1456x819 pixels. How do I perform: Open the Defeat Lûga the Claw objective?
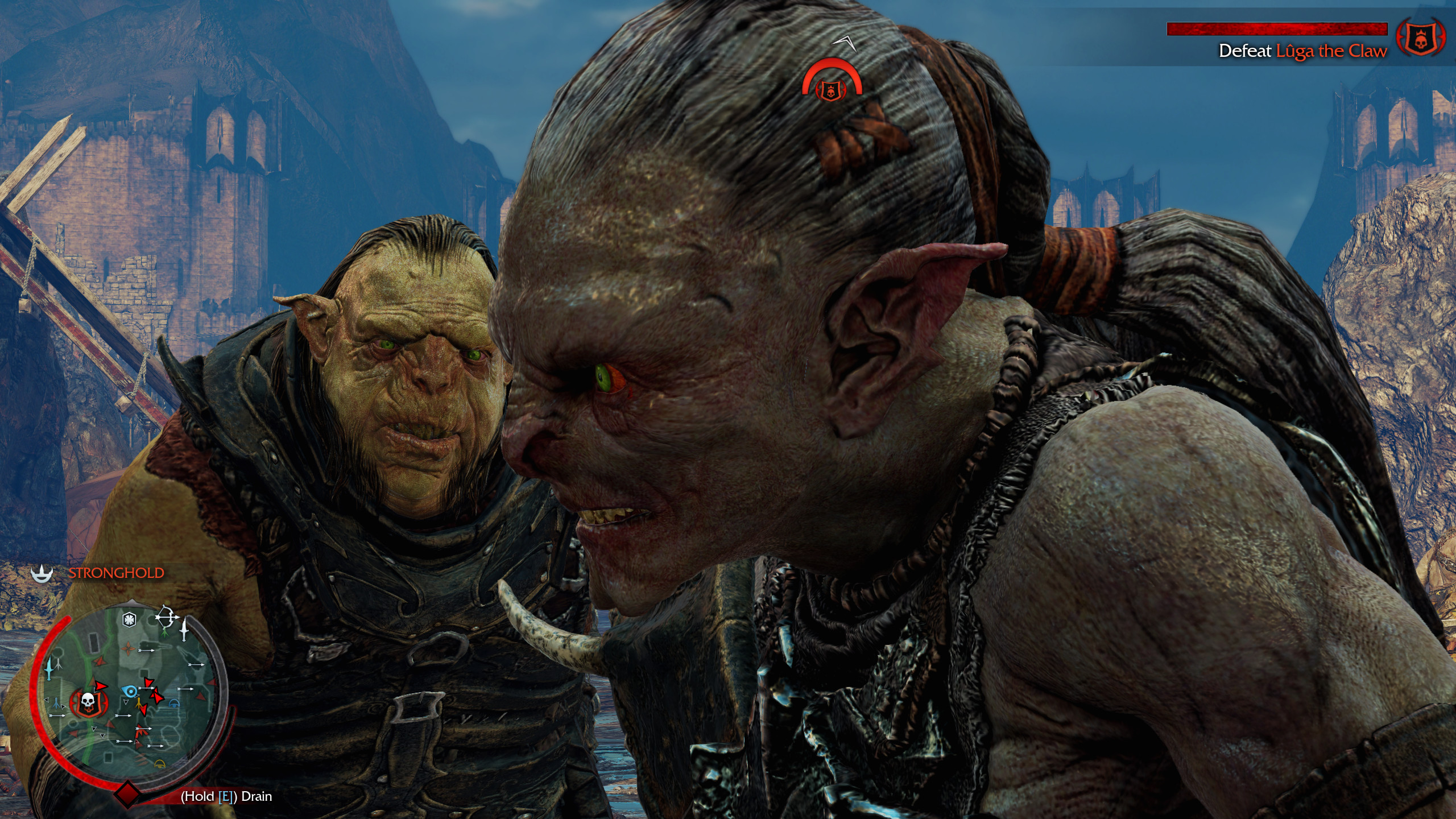click(x=1302, y=51)
